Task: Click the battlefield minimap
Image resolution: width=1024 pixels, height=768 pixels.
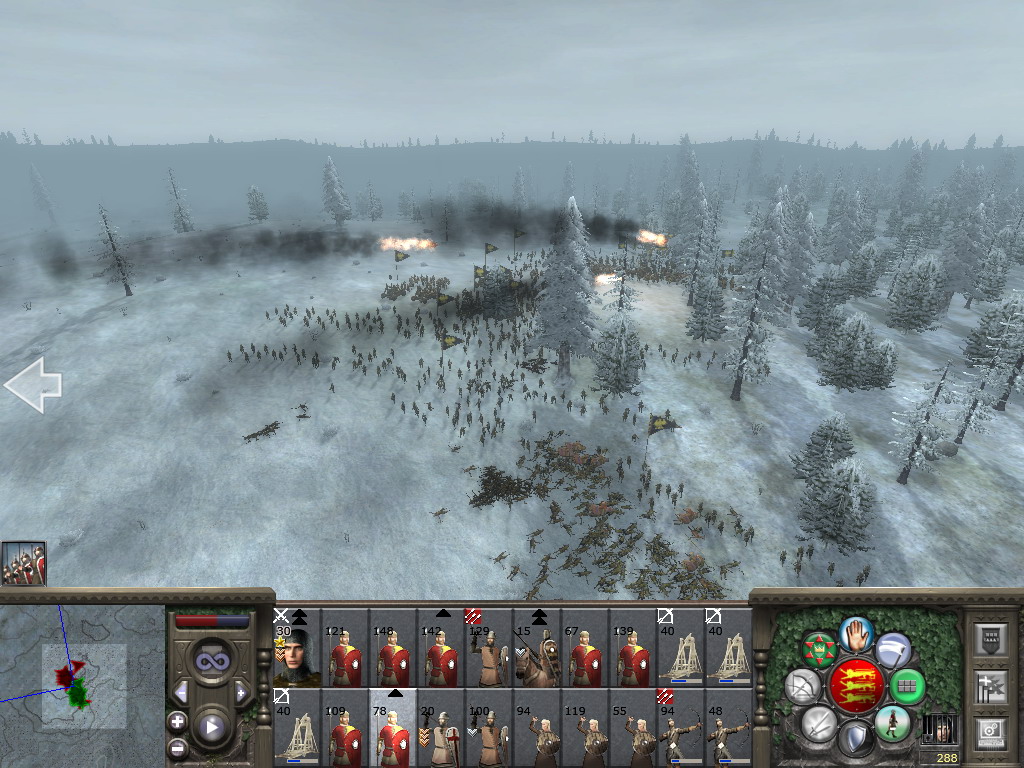Action: click(x=82, y=680)
